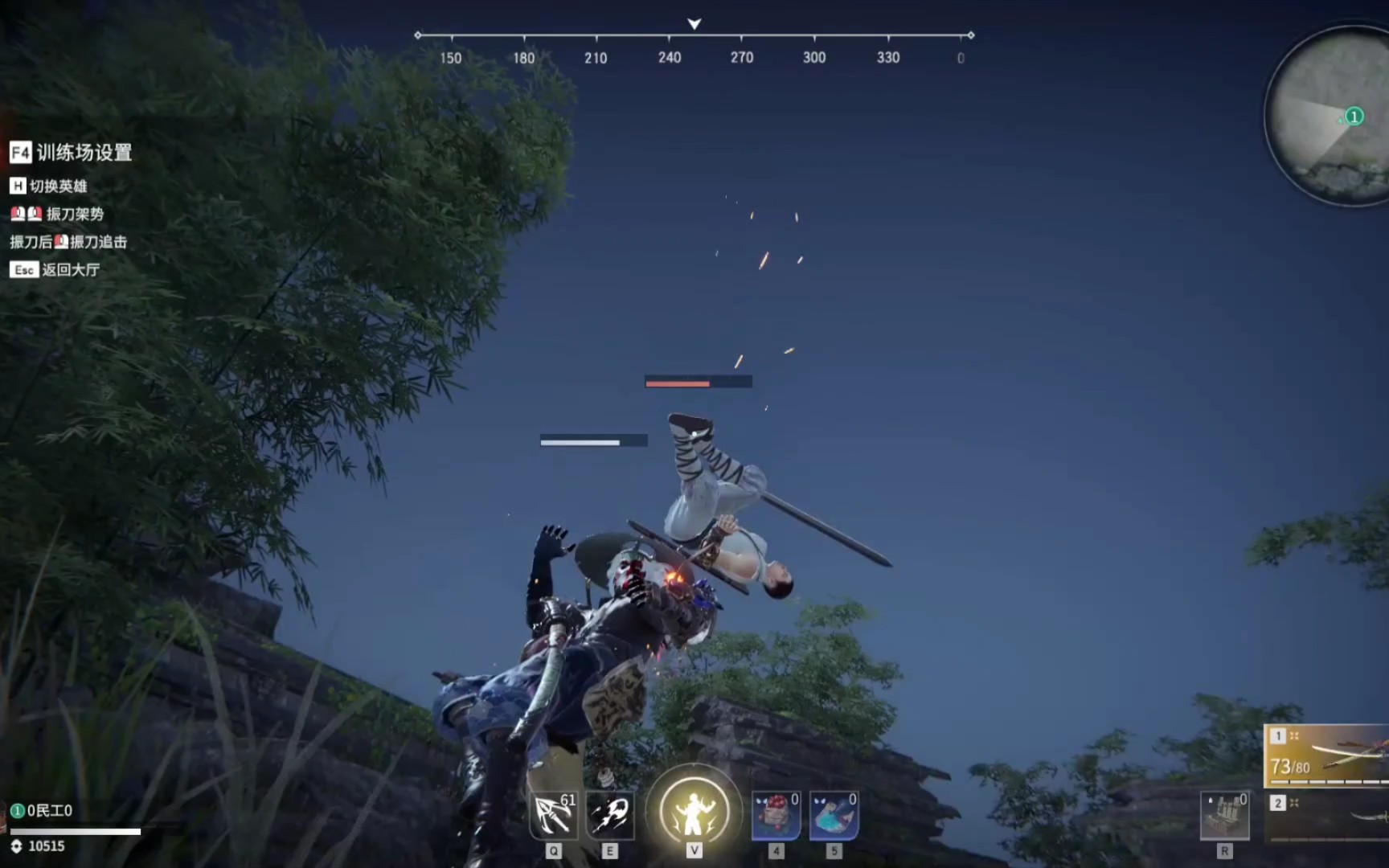Viewport: 1389px width, 868px height.
Task: Click the compass marker above the 240 heading
Action: 693,25
